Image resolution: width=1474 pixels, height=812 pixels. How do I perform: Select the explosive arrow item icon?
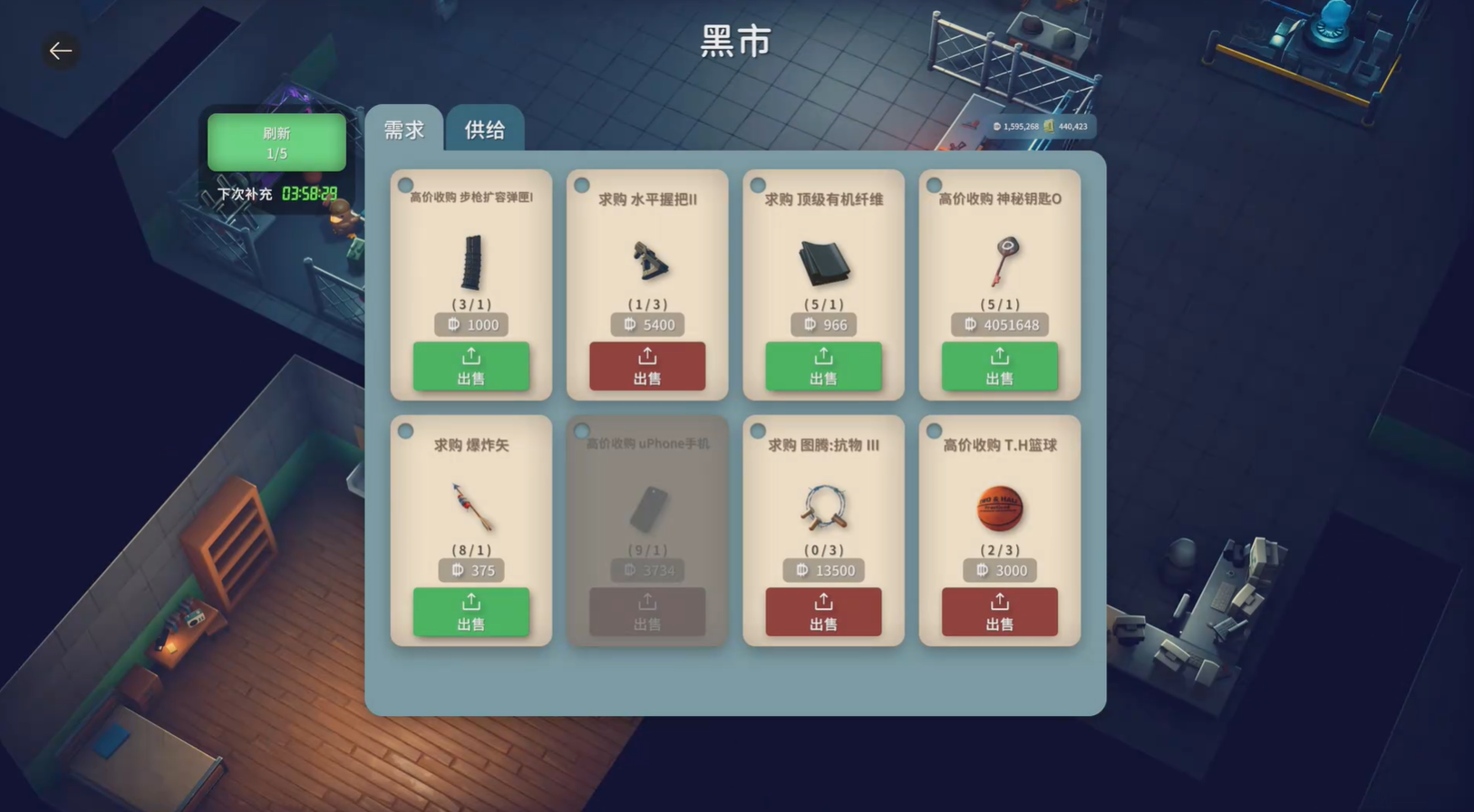[x=471, y=507]
